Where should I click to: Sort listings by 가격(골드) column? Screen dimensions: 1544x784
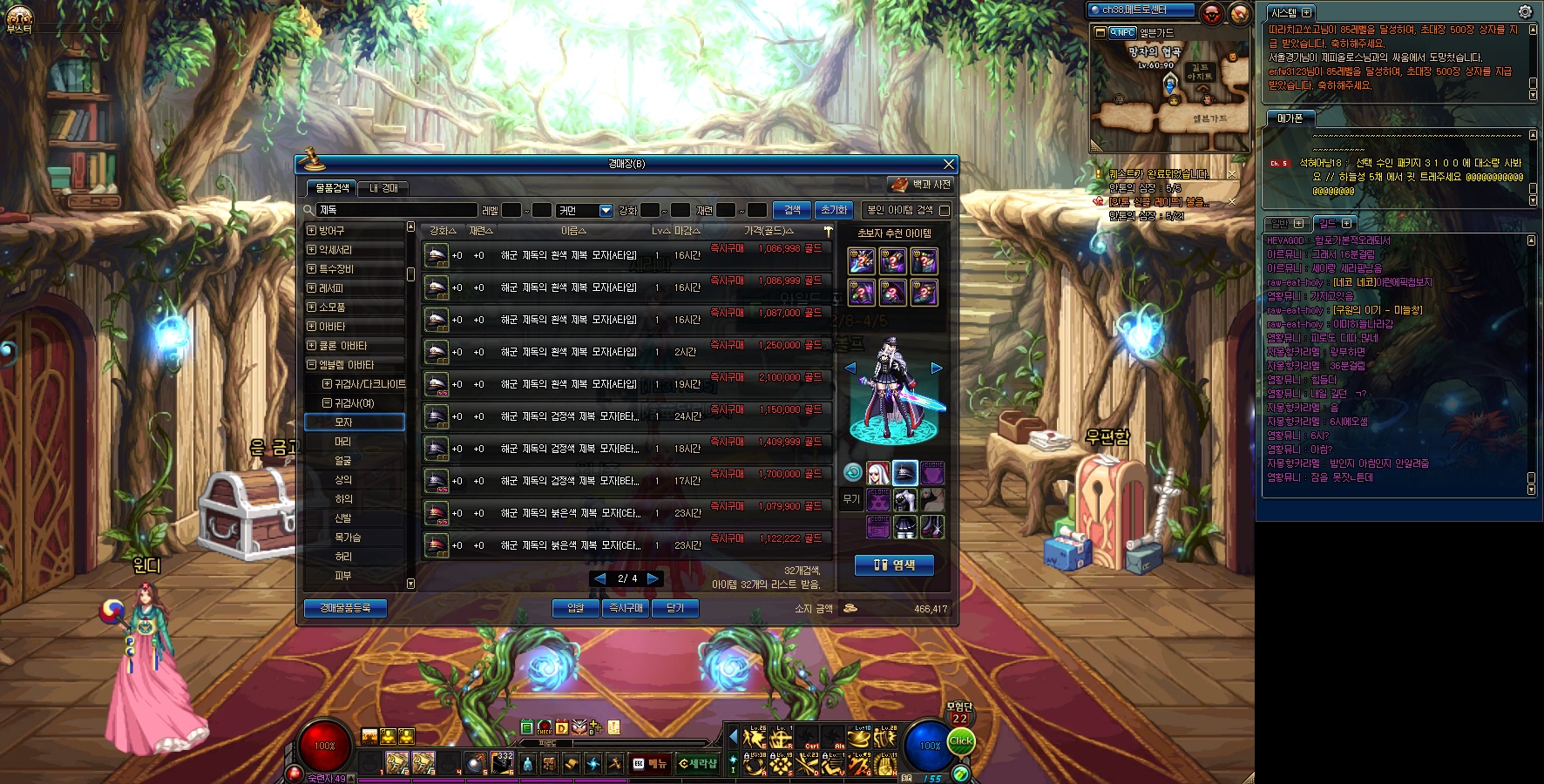[768, 231]
